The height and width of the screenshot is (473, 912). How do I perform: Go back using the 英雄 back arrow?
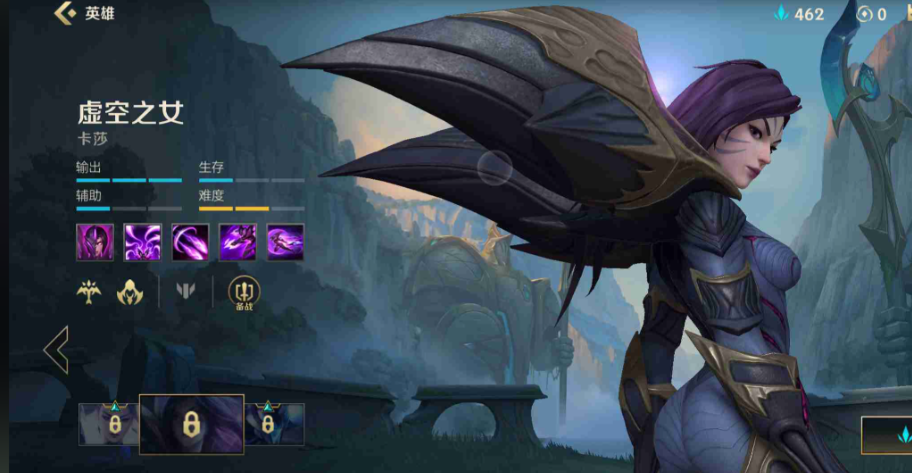66,13
